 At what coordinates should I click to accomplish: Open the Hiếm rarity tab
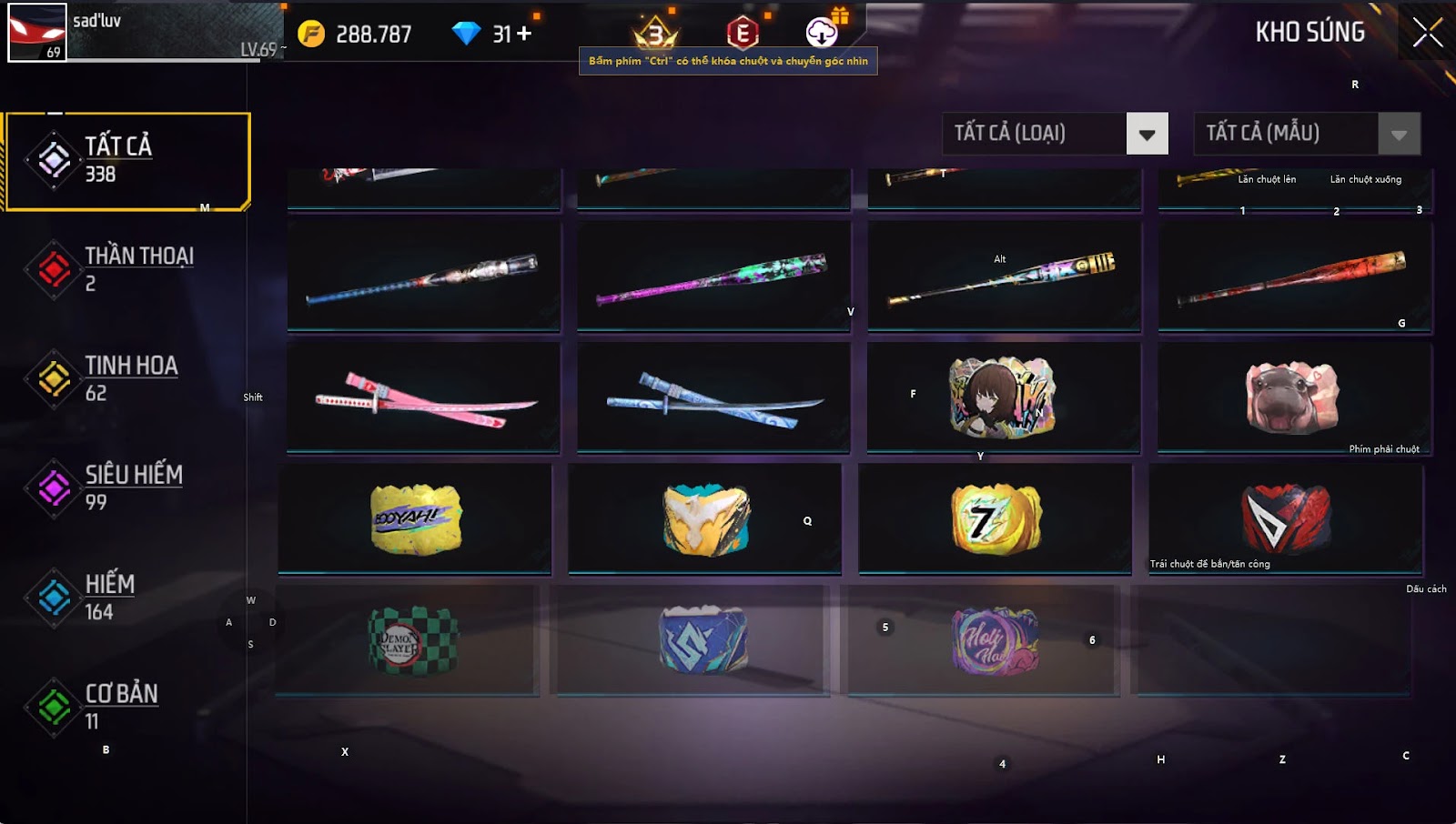coord(127,597)
